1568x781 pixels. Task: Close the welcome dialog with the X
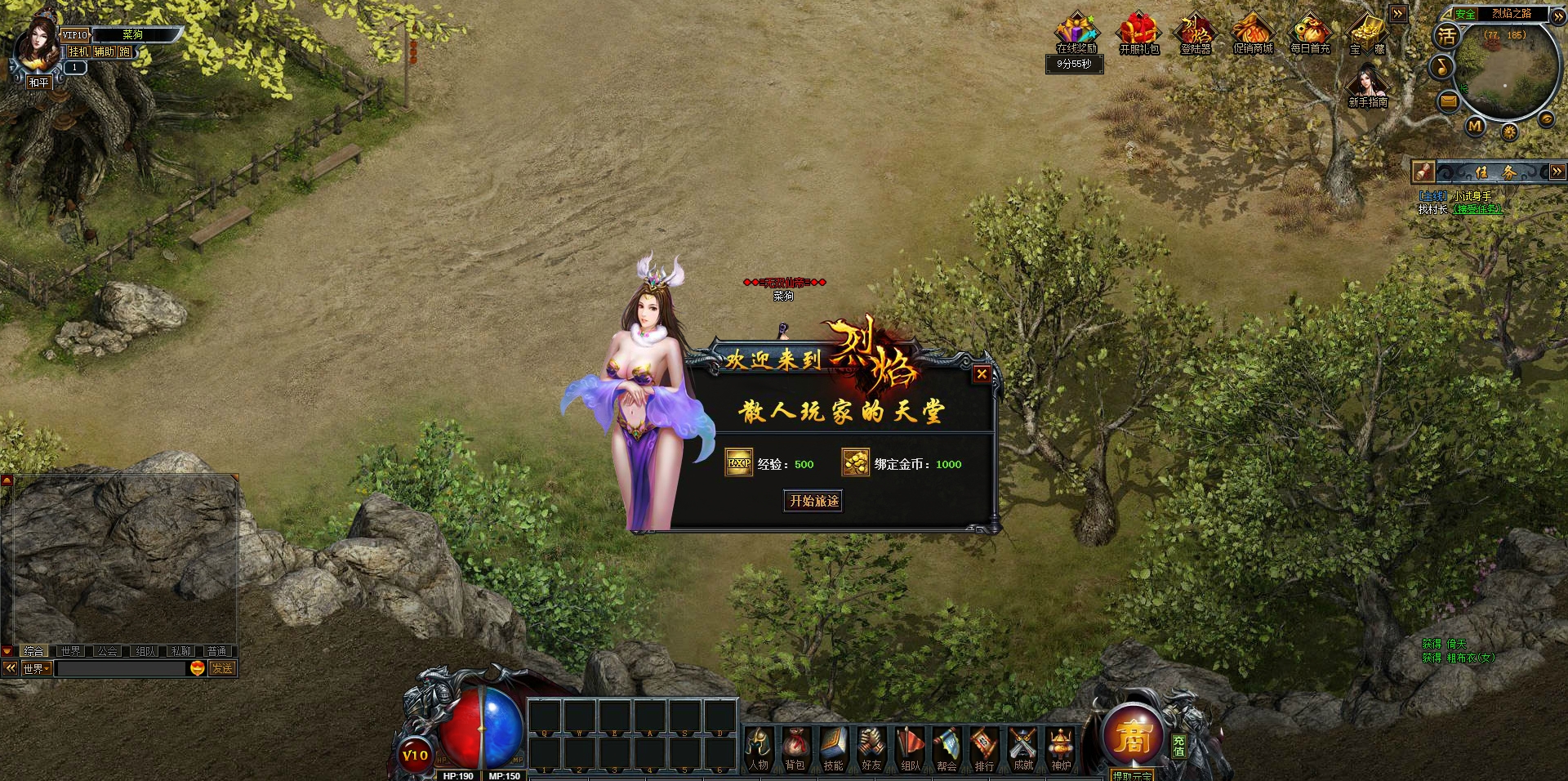click(982, 374)
